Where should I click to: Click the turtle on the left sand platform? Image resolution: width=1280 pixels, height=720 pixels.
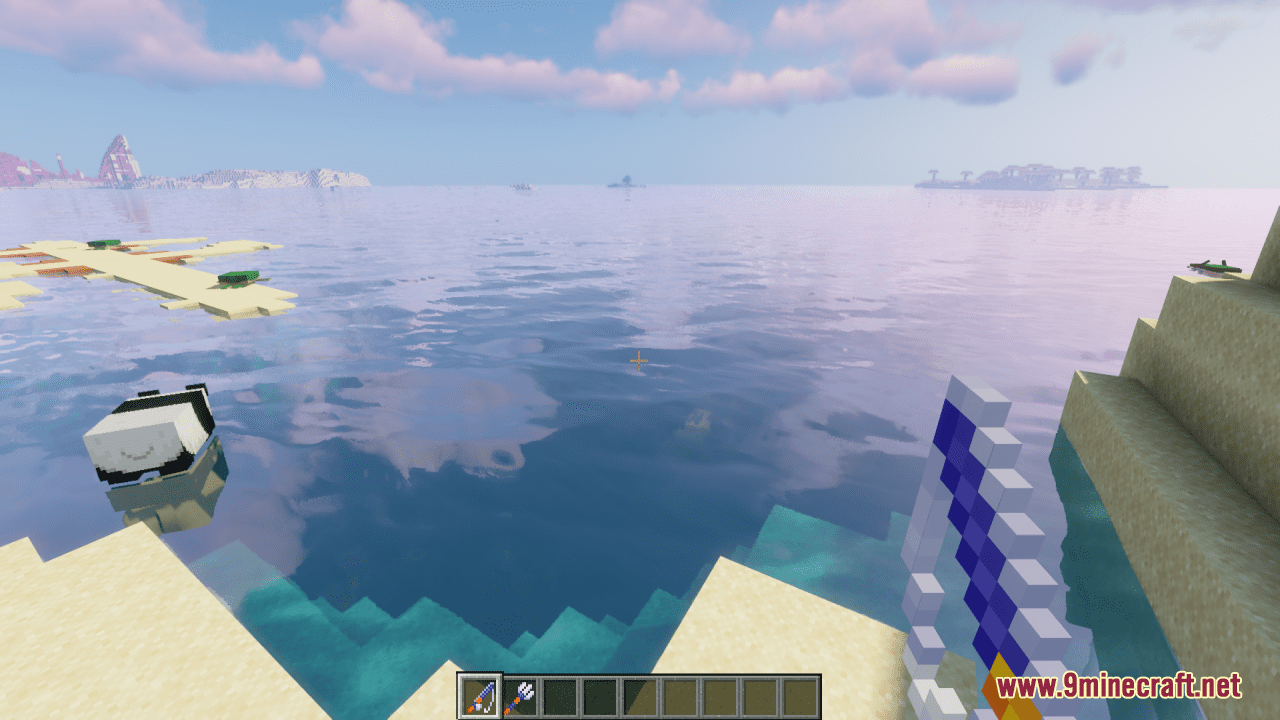coord(105,243)
